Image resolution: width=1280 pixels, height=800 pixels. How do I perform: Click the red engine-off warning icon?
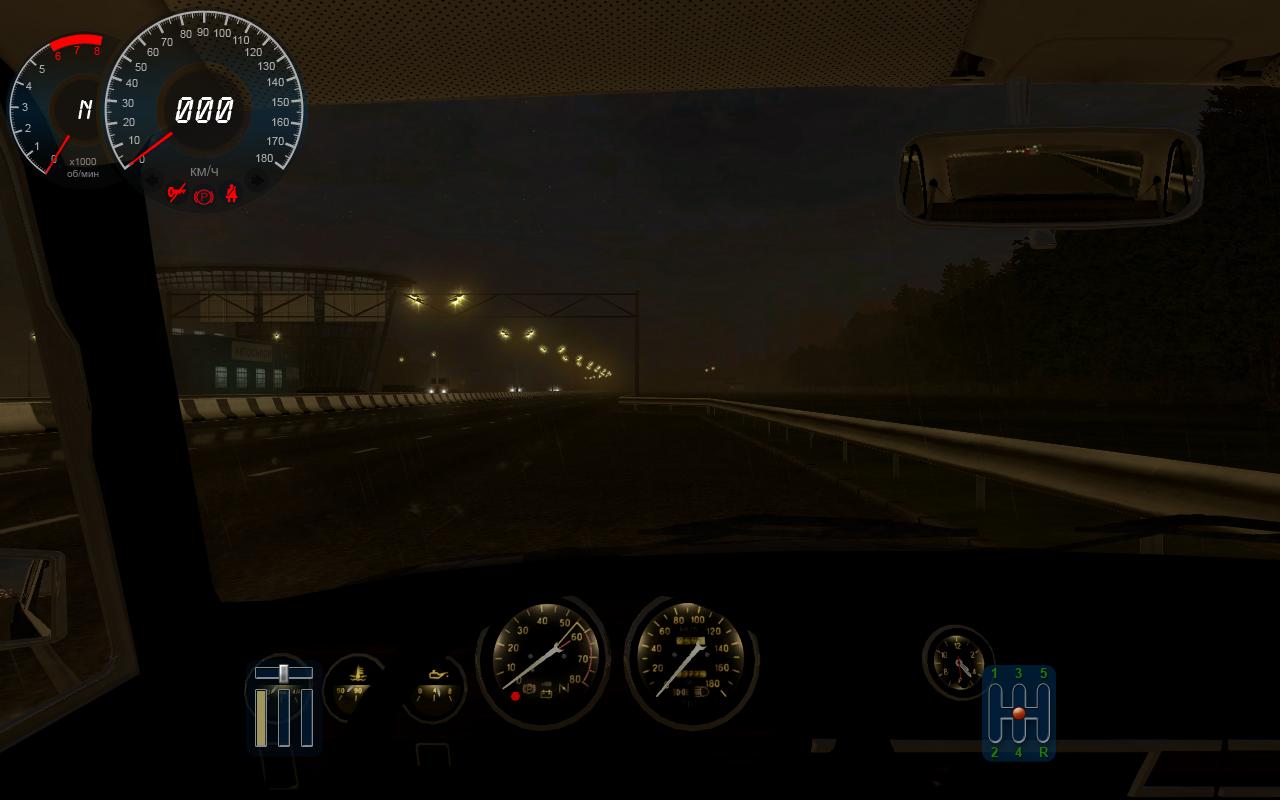pos(177,192)
